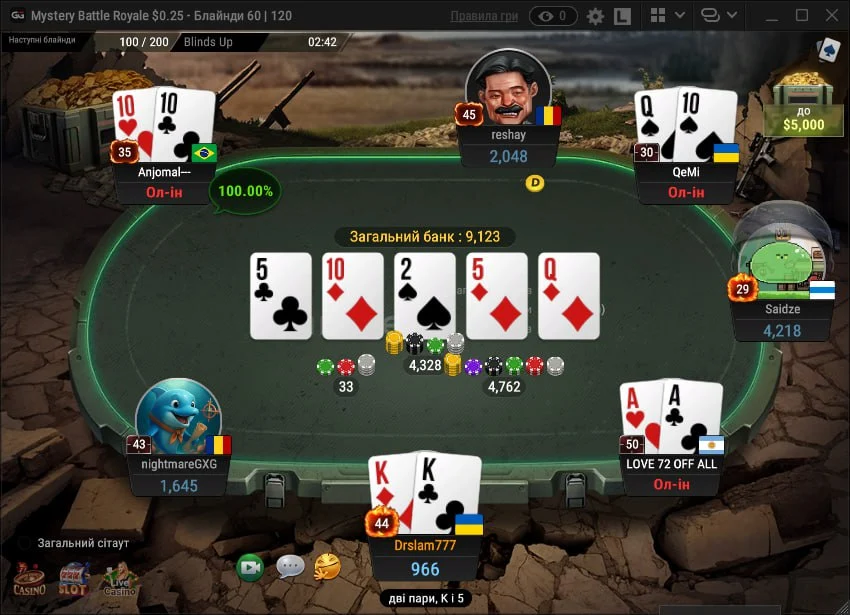Click the spade card icon
Screen dimensions: 850x615
coord(828,51)
